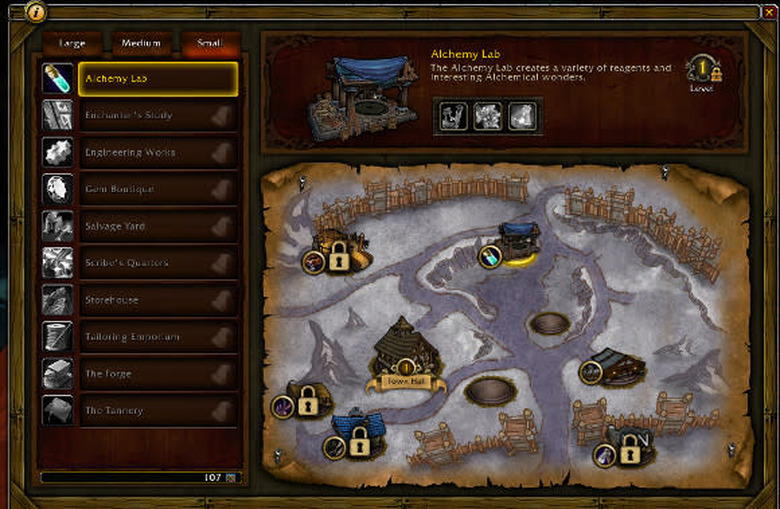The image size is (780, 509).
Task: Choose Enchanter's Study from the list
Action: (x=158, y=115)
